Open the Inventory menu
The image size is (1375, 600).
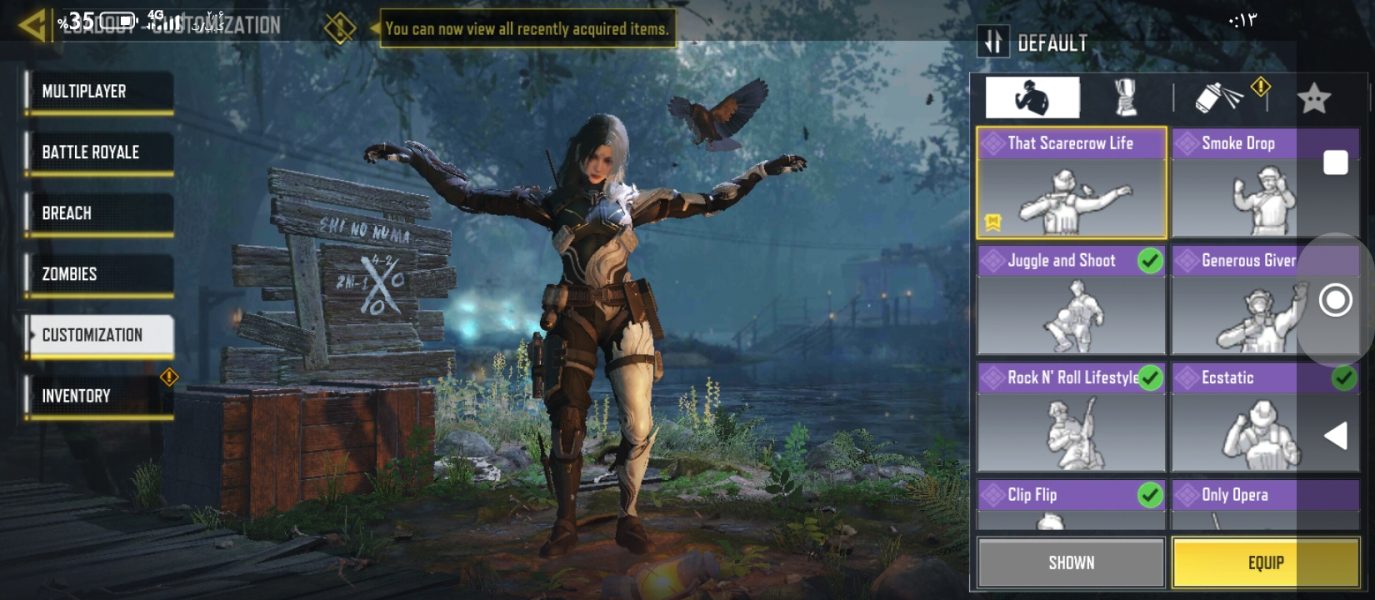click(98, 396)
